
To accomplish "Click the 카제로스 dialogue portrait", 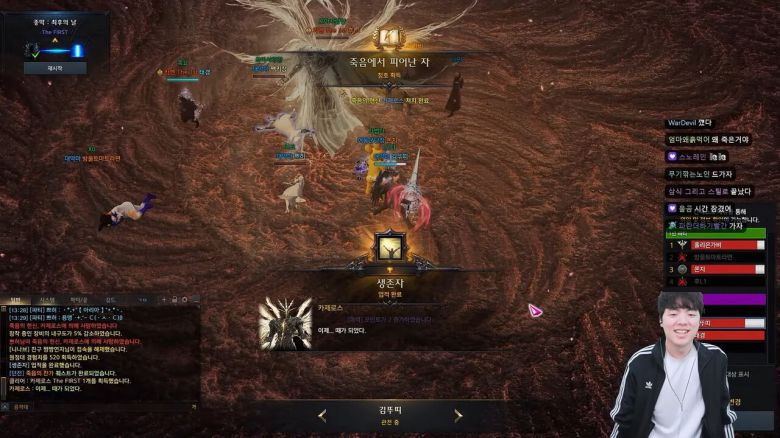I will point(284,323).
